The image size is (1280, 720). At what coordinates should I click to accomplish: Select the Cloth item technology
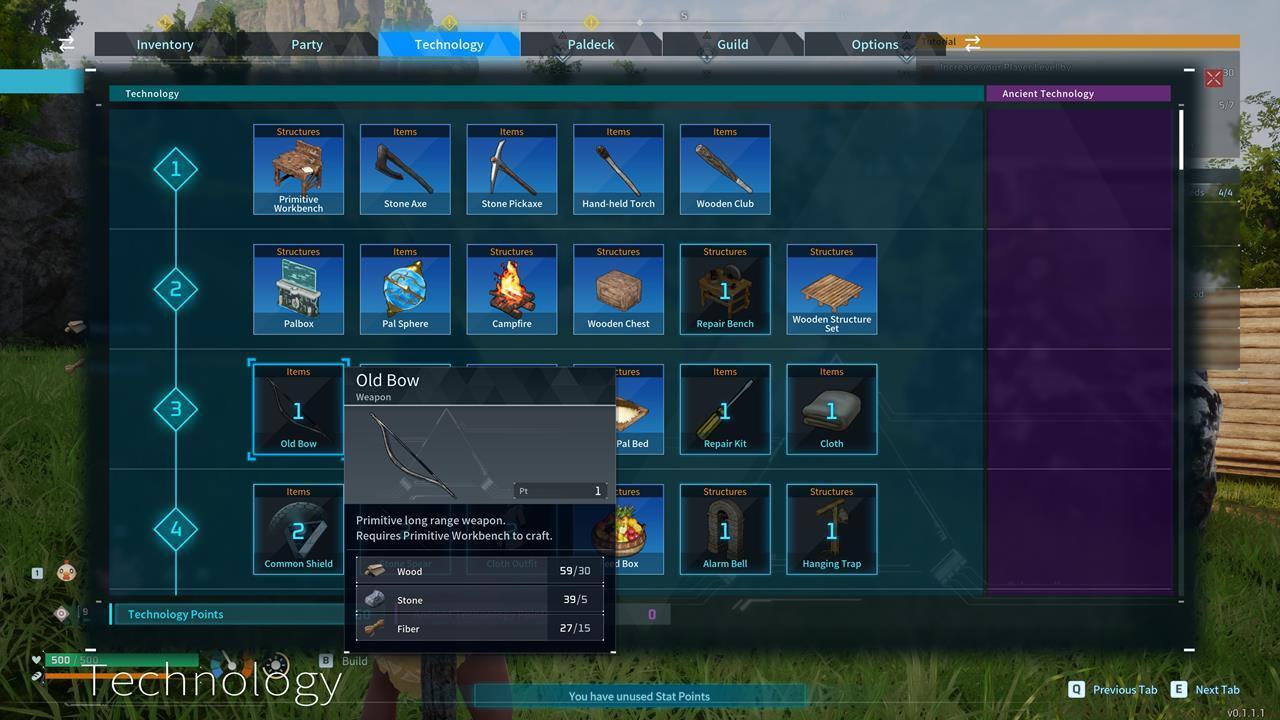click(831, 408)
